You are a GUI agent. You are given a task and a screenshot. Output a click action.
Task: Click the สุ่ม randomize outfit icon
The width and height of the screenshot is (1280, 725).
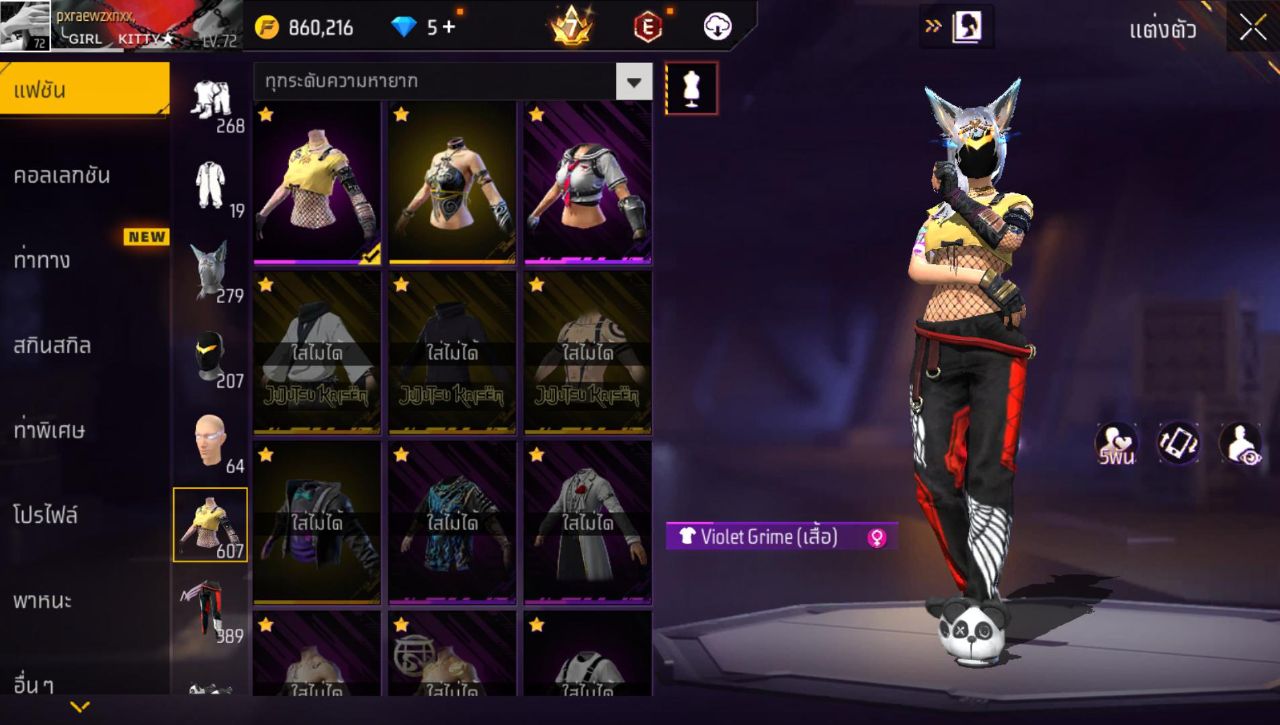point(1117,444)
